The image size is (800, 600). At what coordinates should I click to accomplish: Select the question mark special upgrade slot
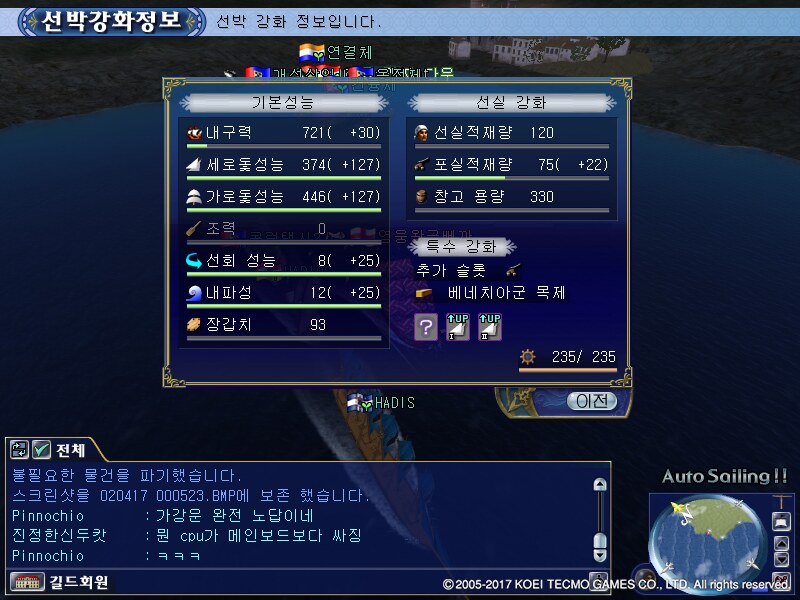pyautogui.click(x=426, y=326)
